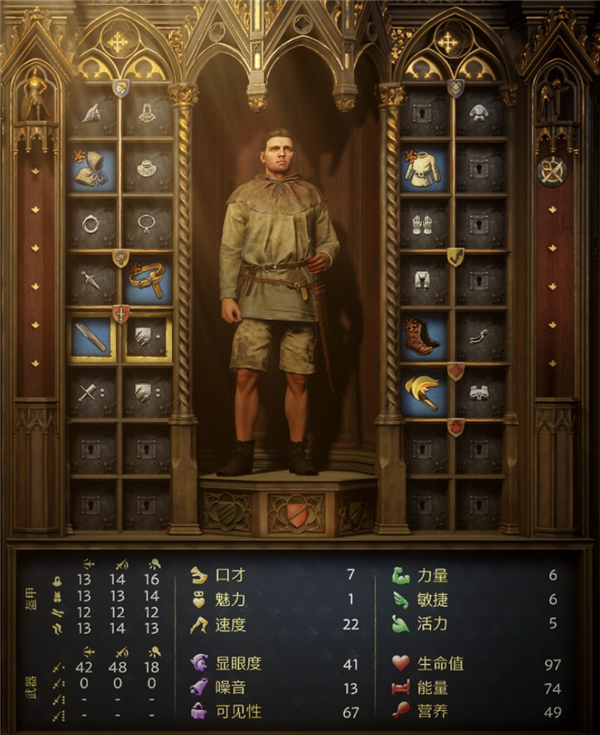Select the equipped hood slot
The height and width of the screenshot is (735, 600).
click(x=91, y=169)
